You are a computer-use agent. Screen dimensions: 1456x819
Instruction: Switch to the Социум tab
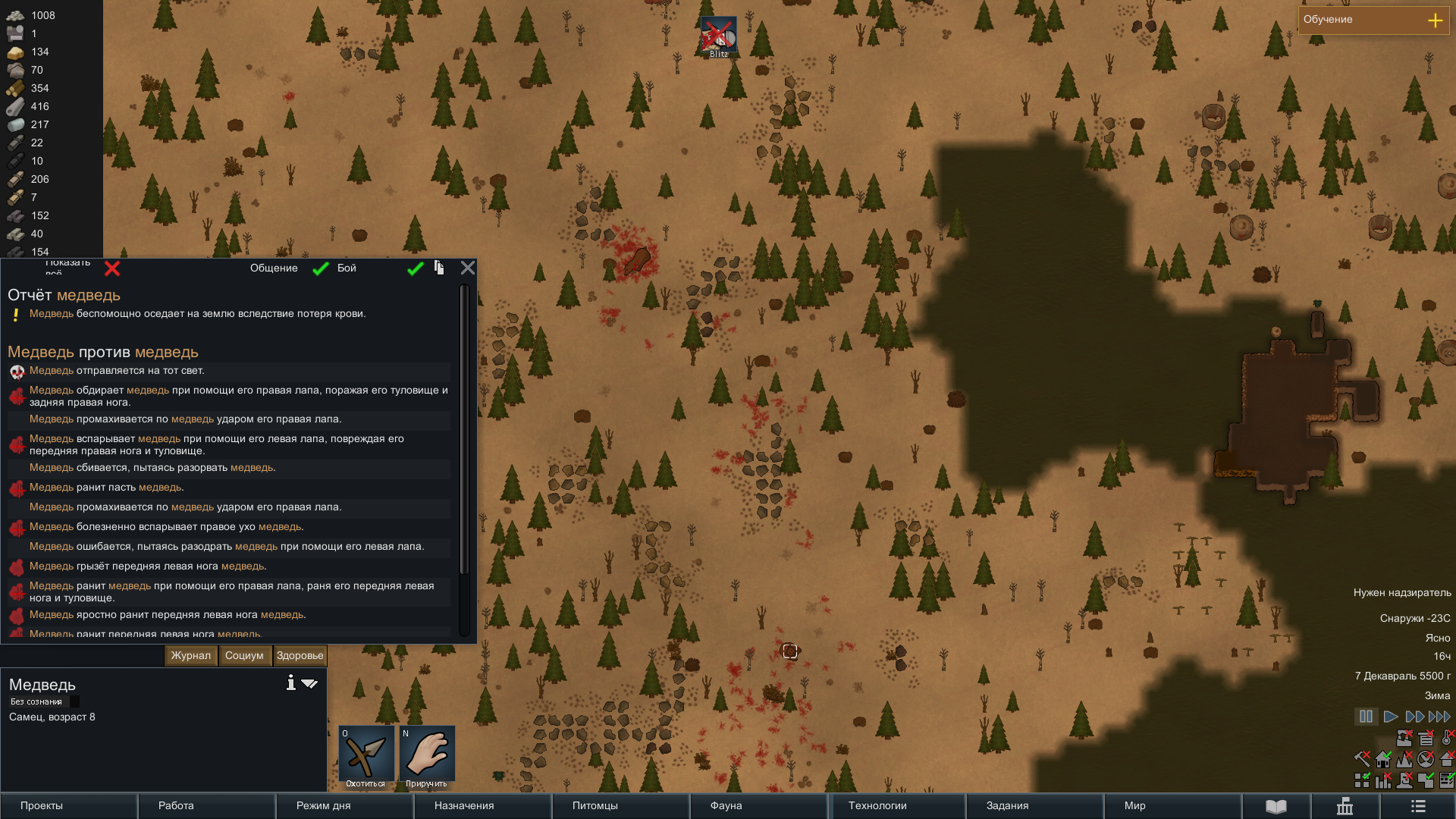[244, 656]
